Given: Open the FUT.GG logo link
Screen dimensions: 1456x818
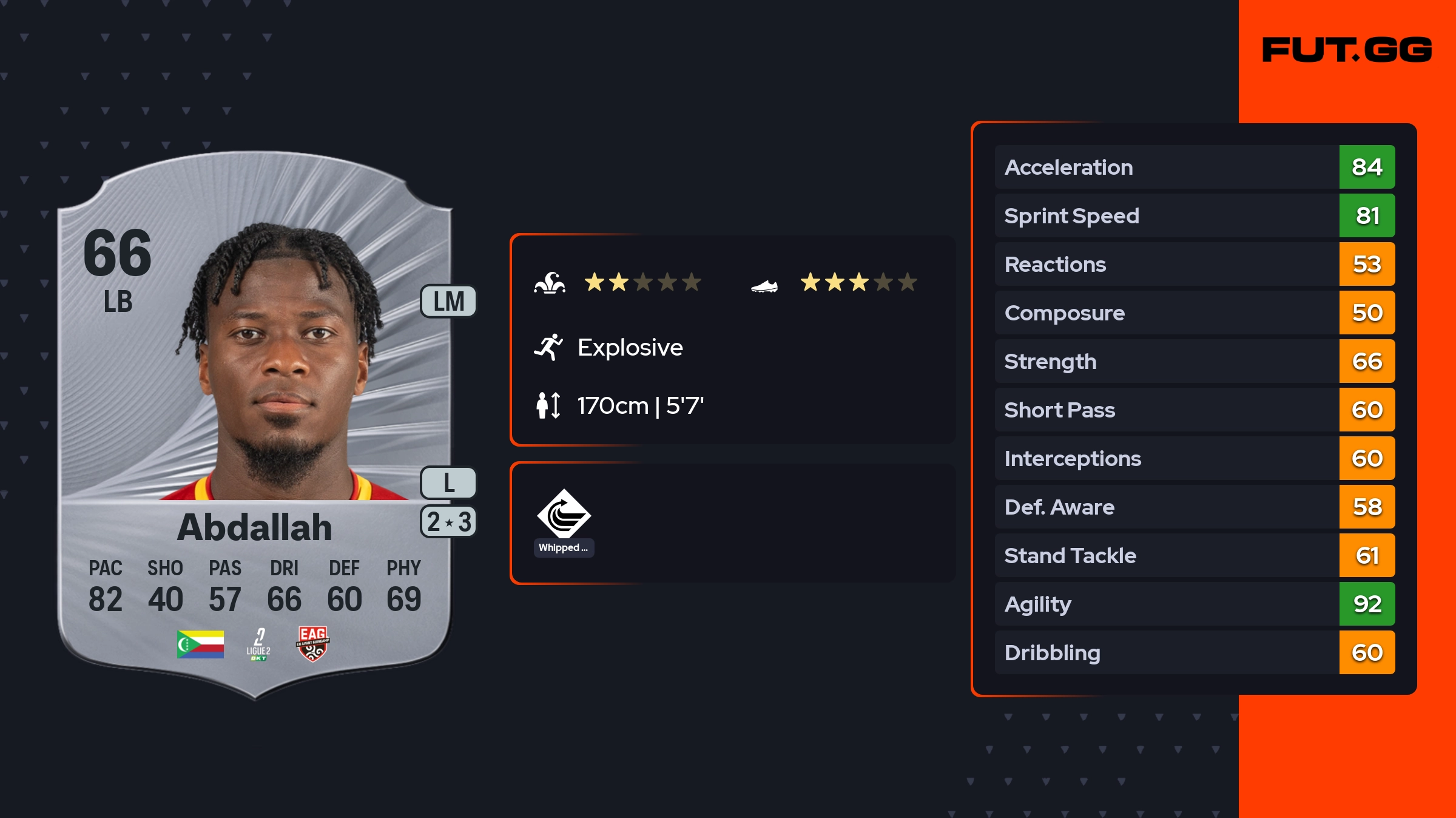Looking at the screenshot, I should (1347, 50).
